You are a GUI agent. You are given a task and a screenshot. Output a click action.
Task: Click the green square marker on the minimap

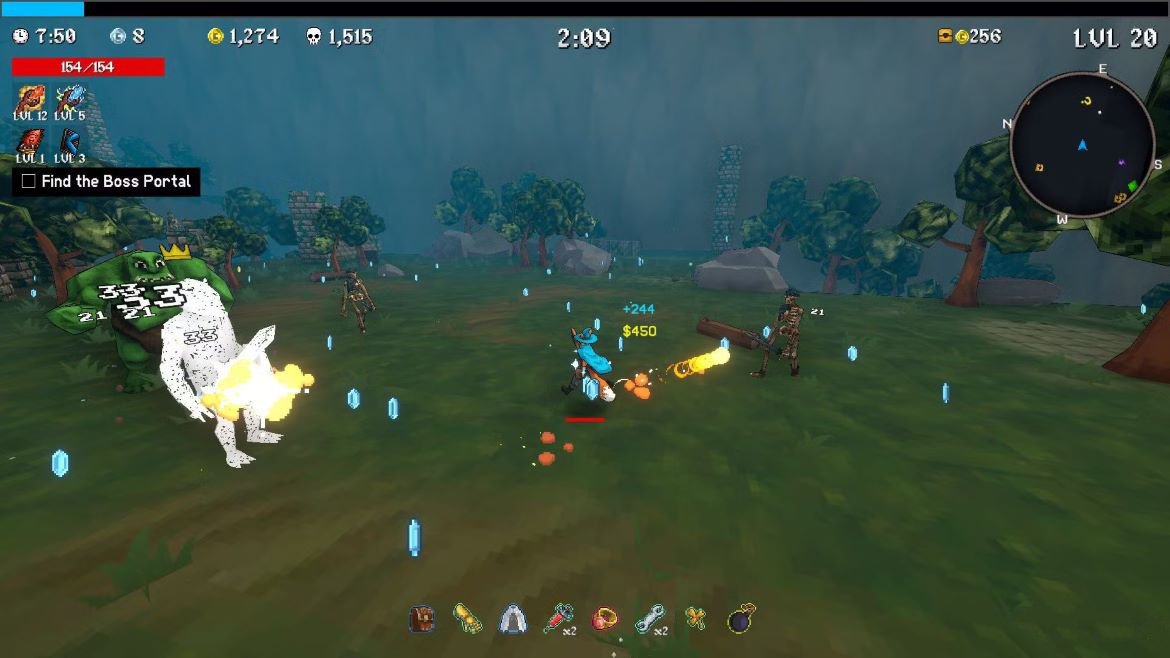[x=1132, y=186]
